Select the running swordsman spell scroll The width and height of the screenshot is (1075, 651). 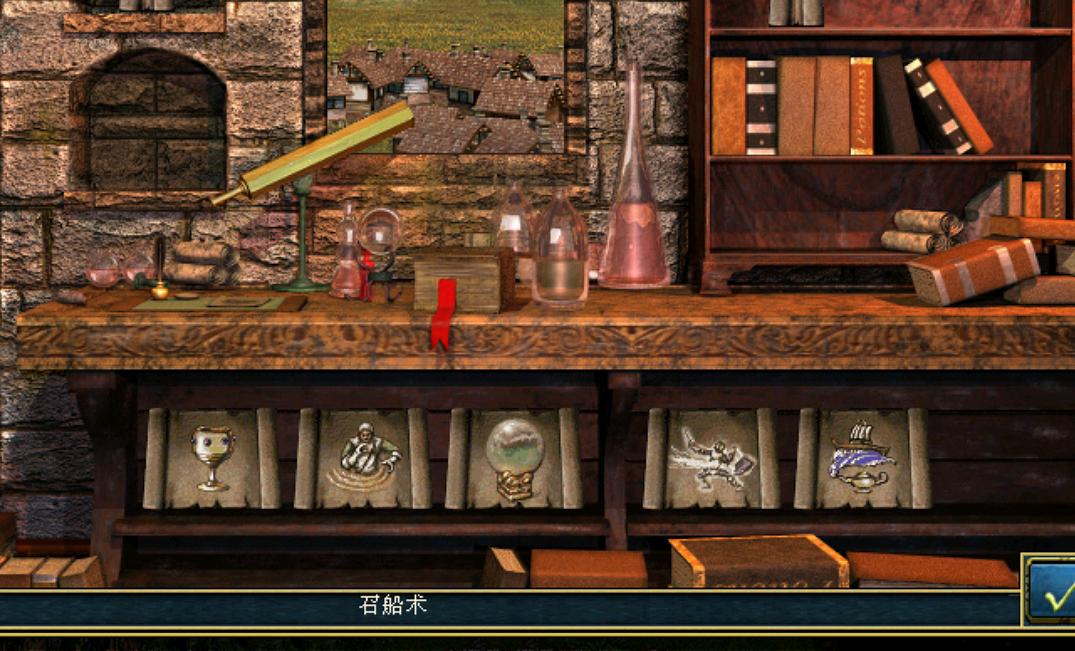tap(712, 459)
